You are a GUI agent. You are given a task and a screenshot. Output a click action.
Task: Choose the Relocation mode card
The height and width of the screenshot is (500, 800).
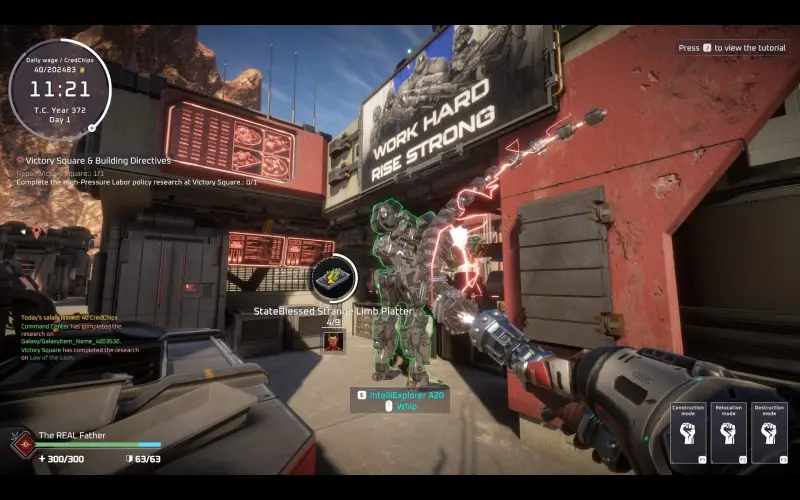point(728,433)
